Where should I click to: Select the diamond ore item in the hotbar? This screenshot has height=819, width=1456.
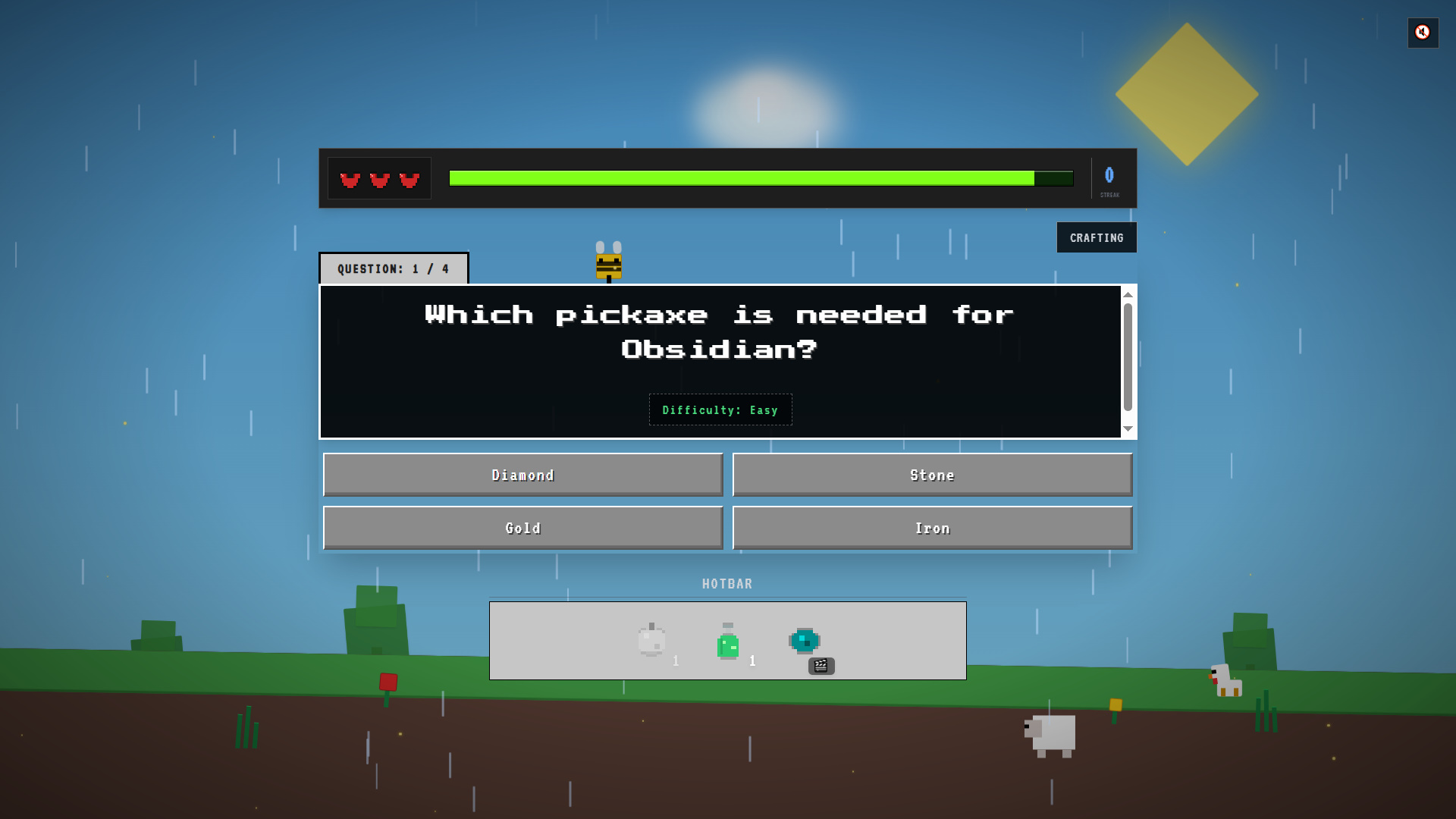(804, 641)
